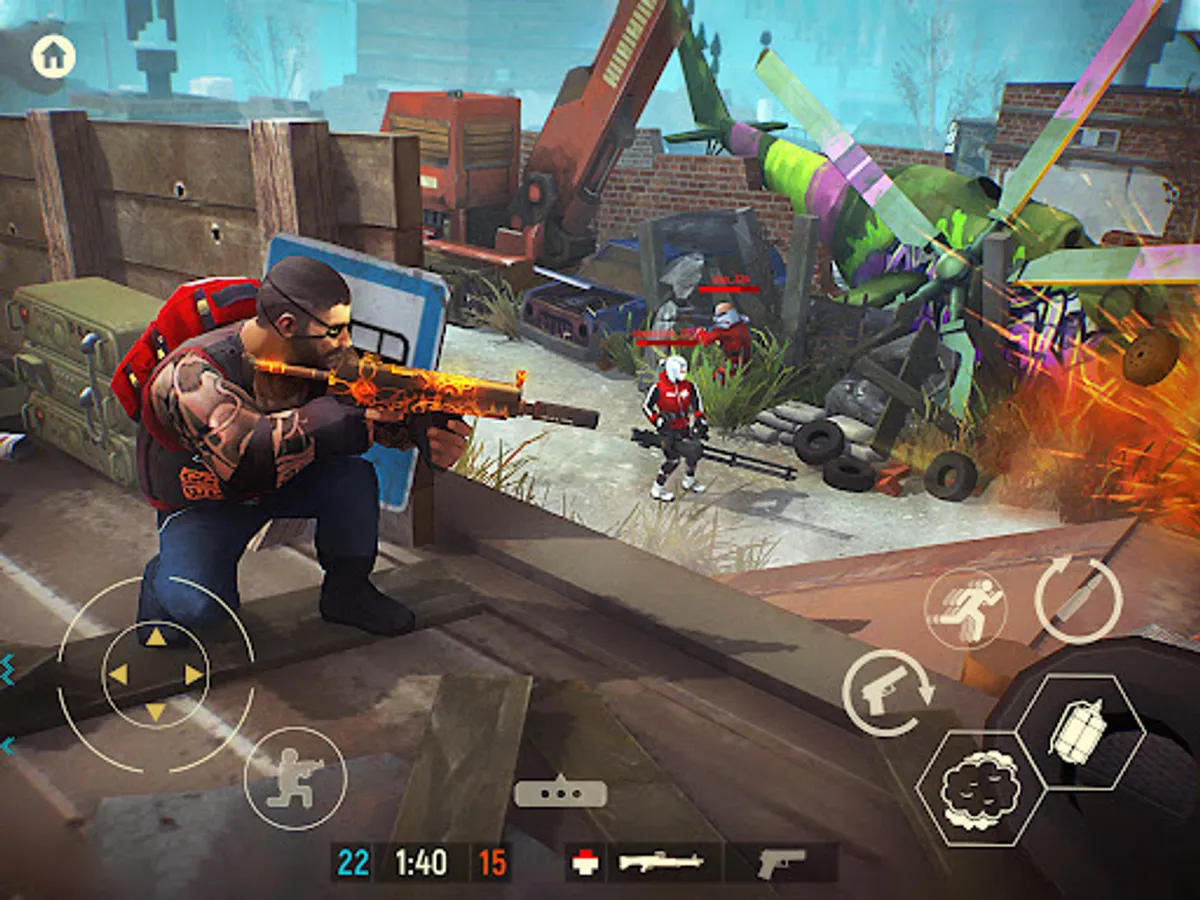This screenshot has height=900, width=1200.
Task: Tap the movement joystick's left arrow
Action: pyautogui.click(x=118, y=675)
